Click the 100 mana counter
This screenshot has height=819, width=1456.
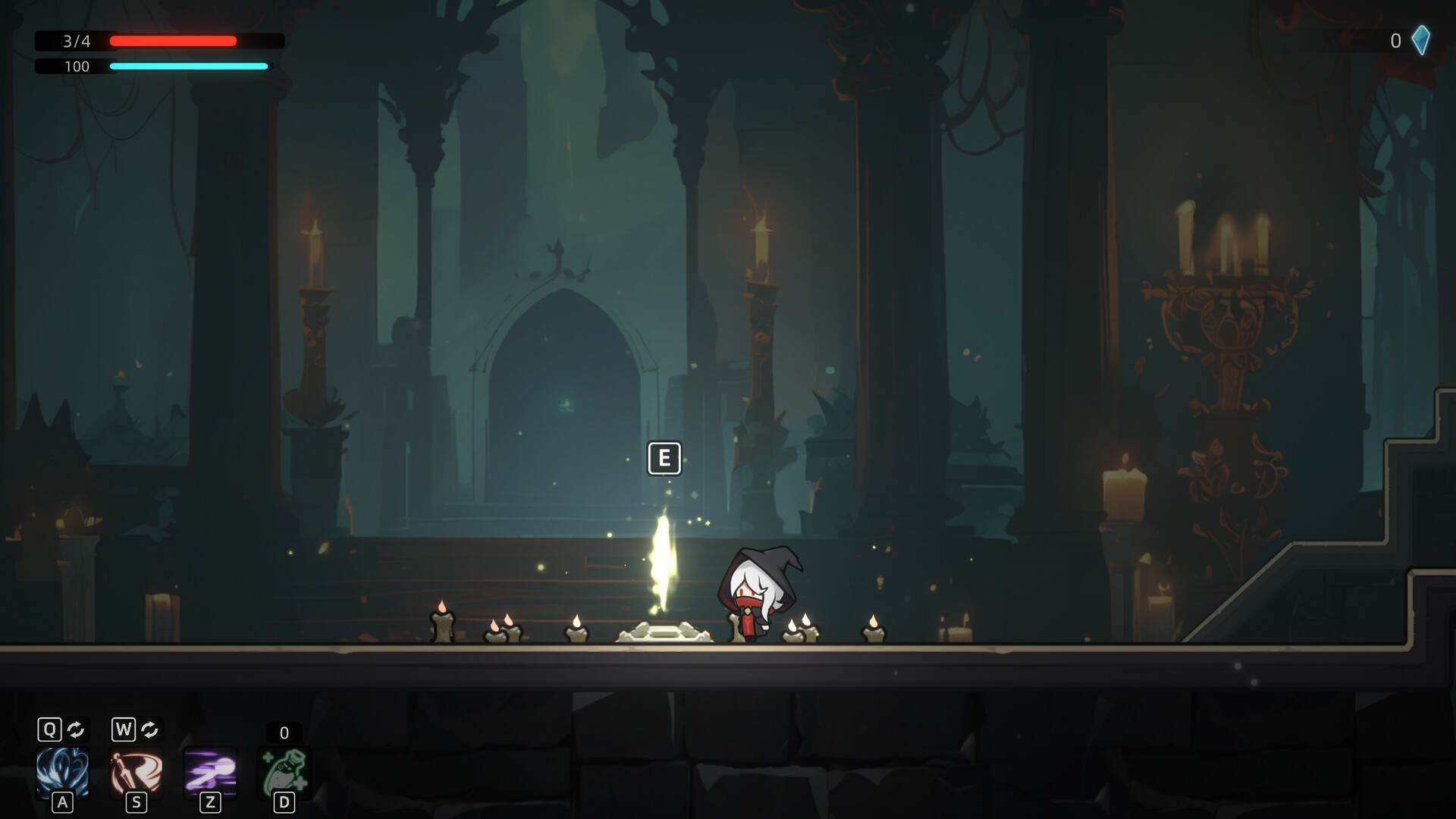coord(76,67)
